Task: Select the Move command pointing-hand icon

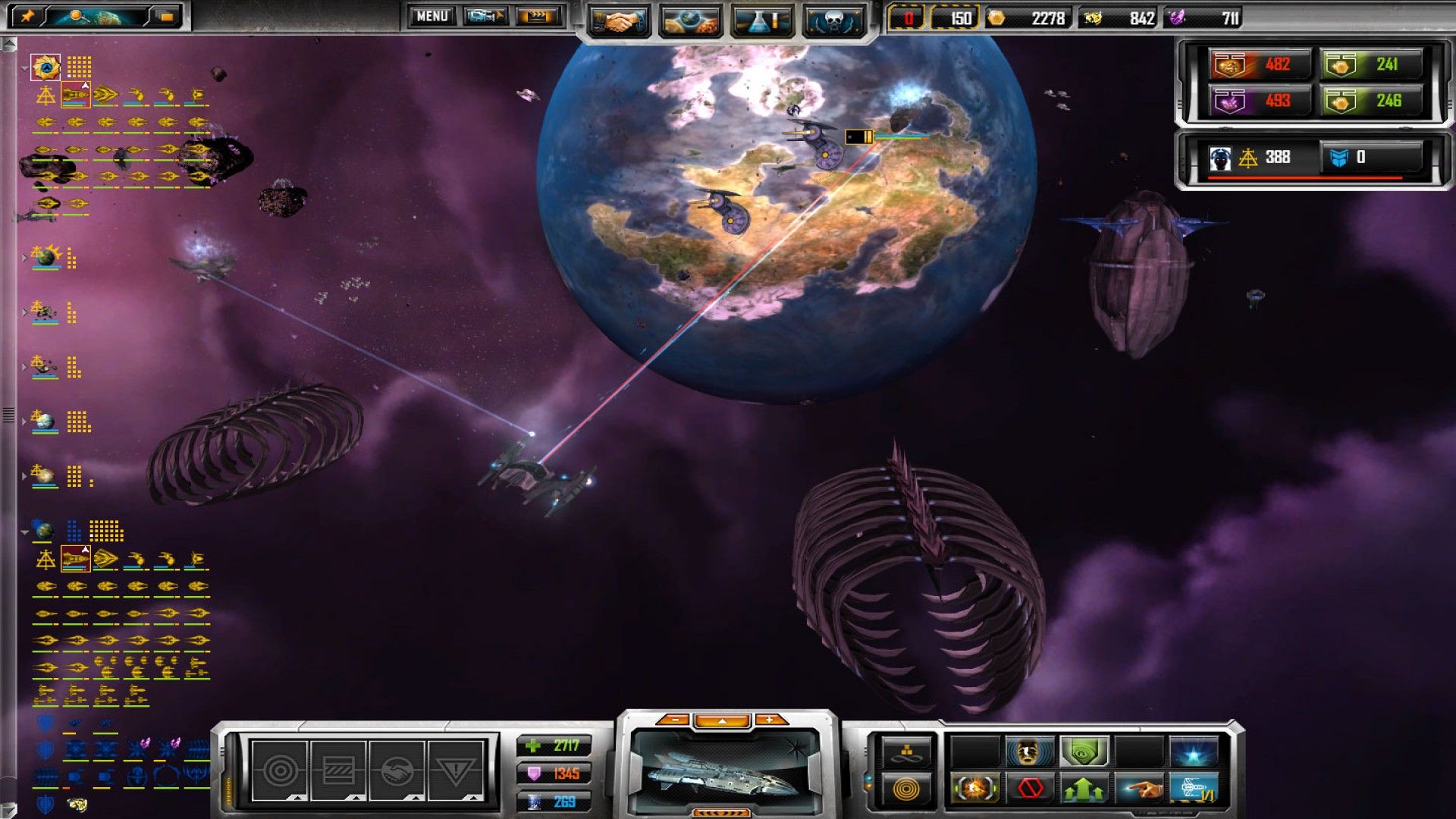Action: 1141,787
